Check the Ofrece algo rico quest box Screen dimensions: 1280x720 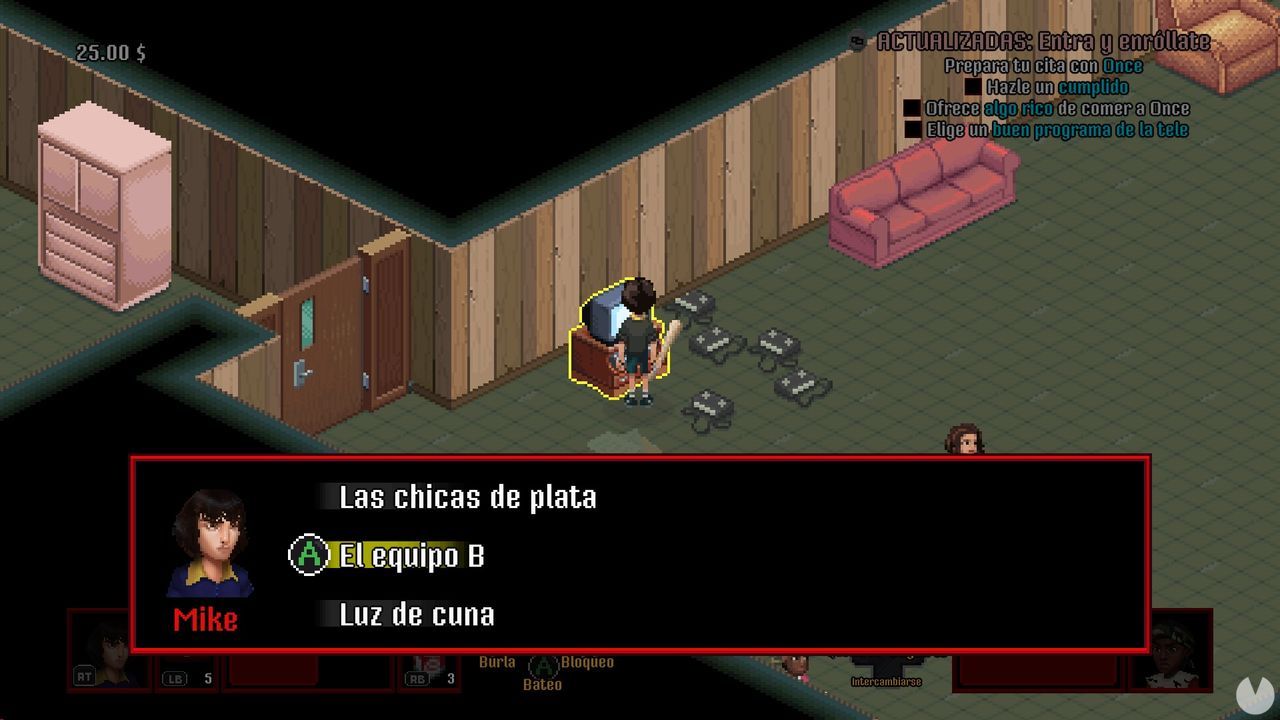click(911, 108)
